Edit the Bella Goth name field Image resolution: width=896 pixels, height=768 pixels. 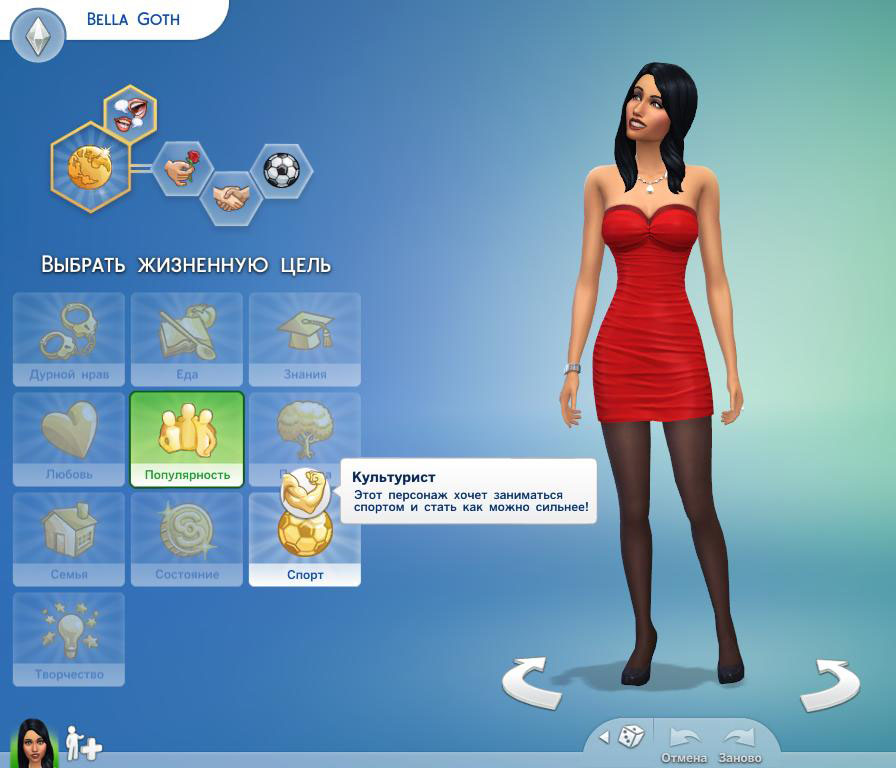pyautogui.click(x=133, y=19)
